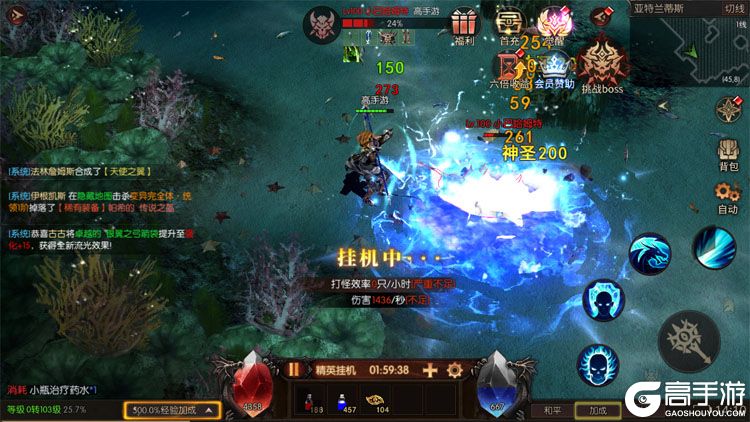Viewport: 750px width, 422px height.
Task: Open the minimap of 亚特兰蒂斯
Action: pos(690,45)
